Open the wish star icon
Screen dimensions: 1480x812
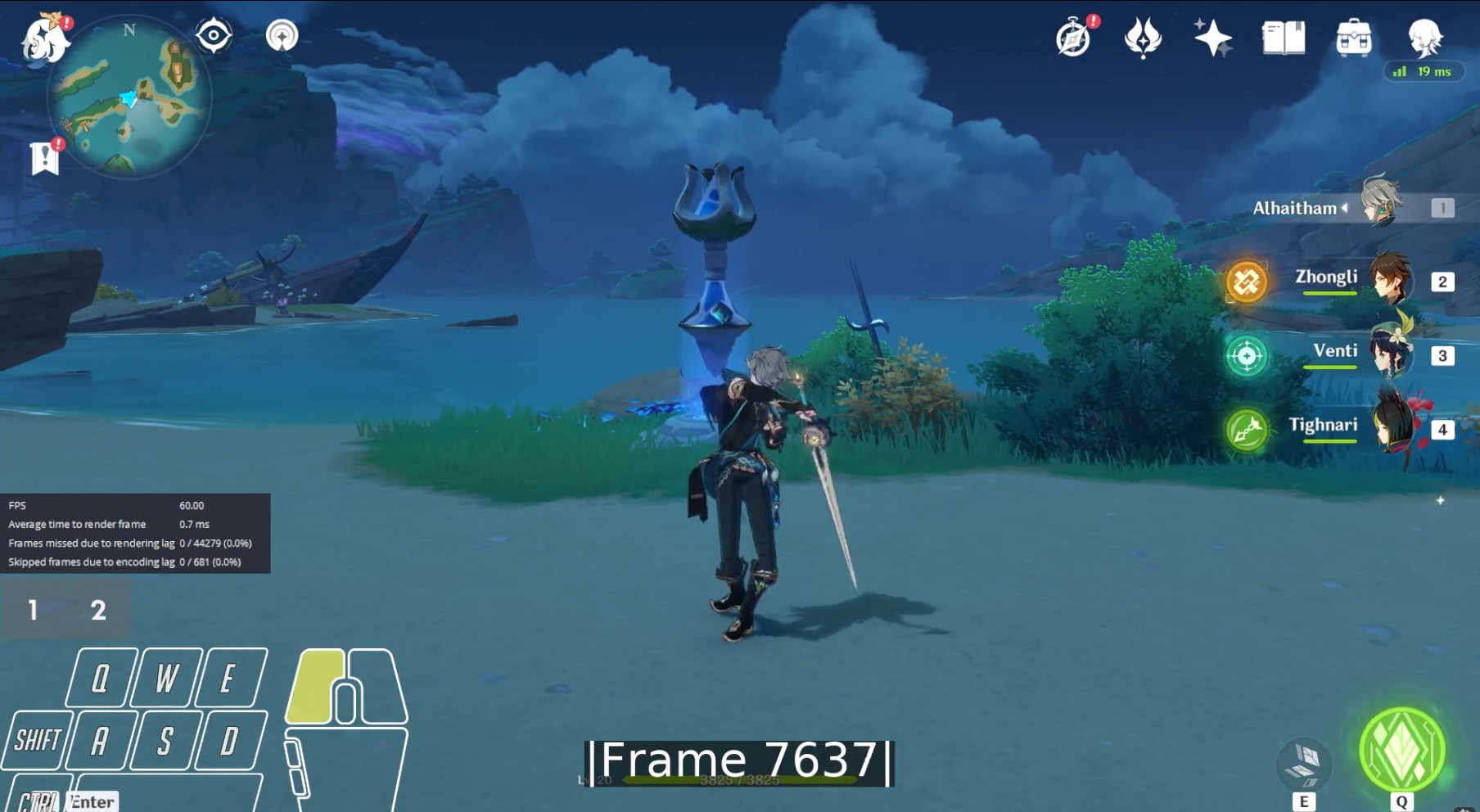click(1212, 38)
